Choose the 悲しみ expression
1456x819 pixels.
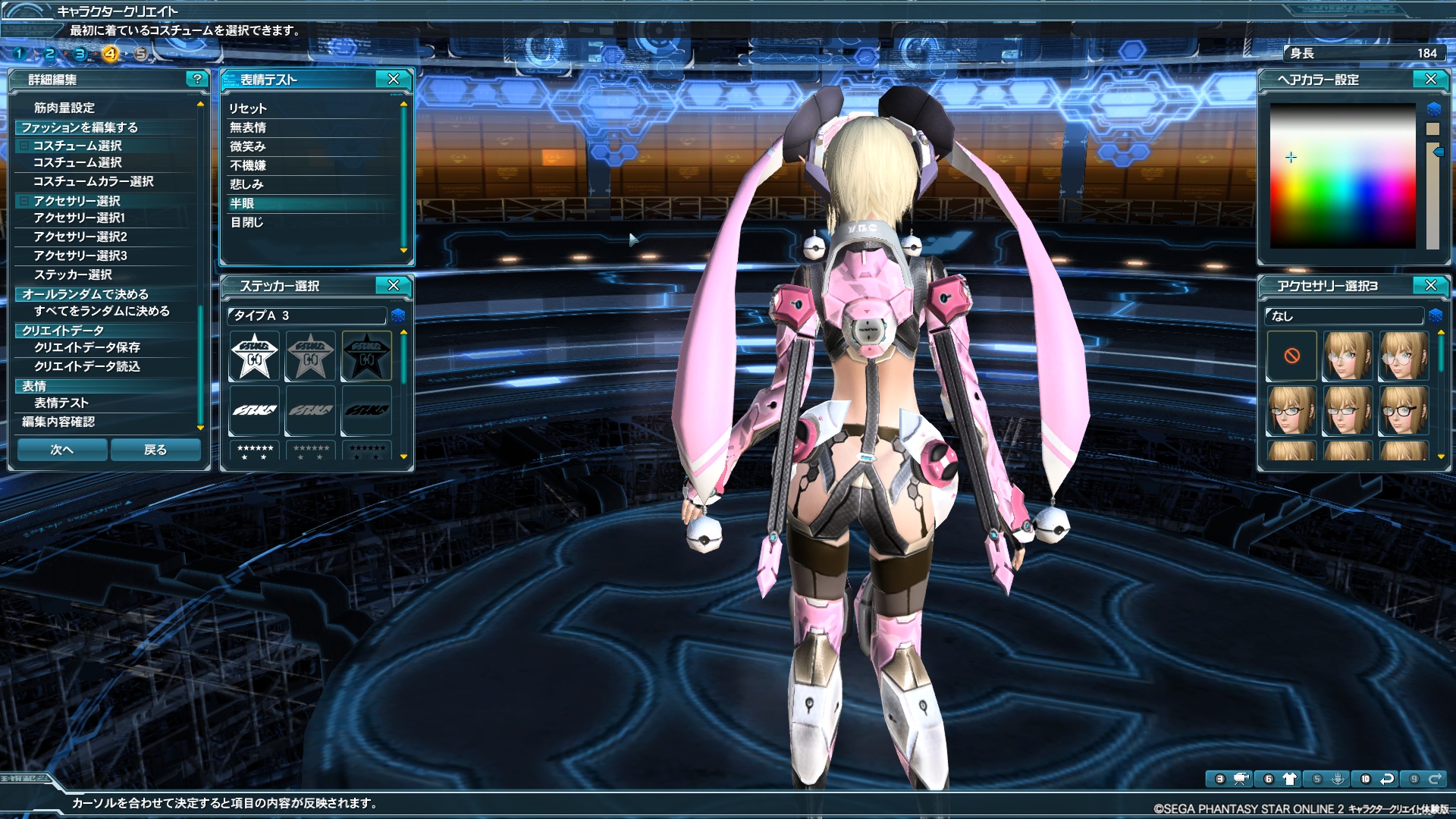246,184
